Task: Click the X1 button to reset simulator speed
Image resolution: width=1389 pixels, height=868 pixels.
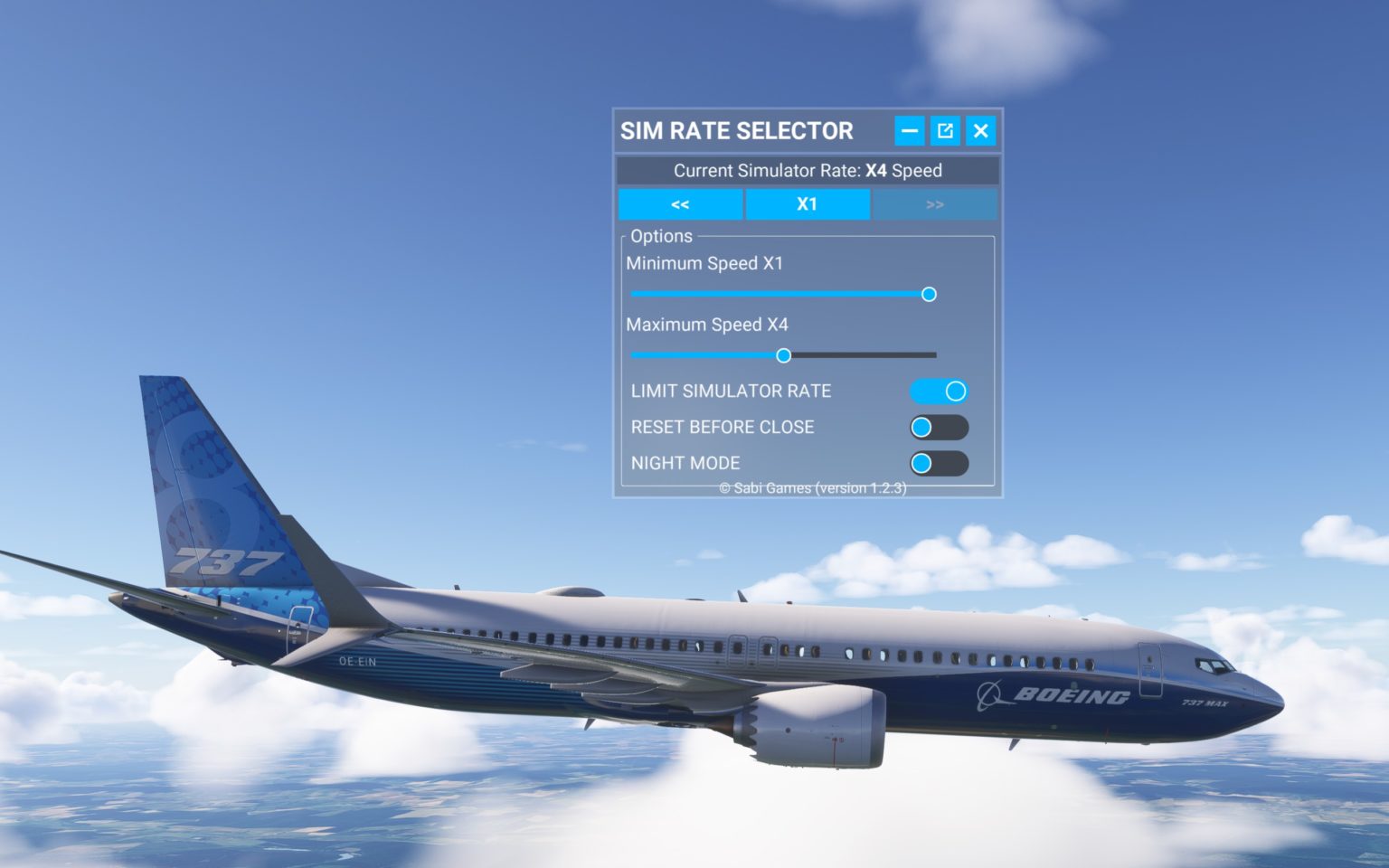Action: 807,204
